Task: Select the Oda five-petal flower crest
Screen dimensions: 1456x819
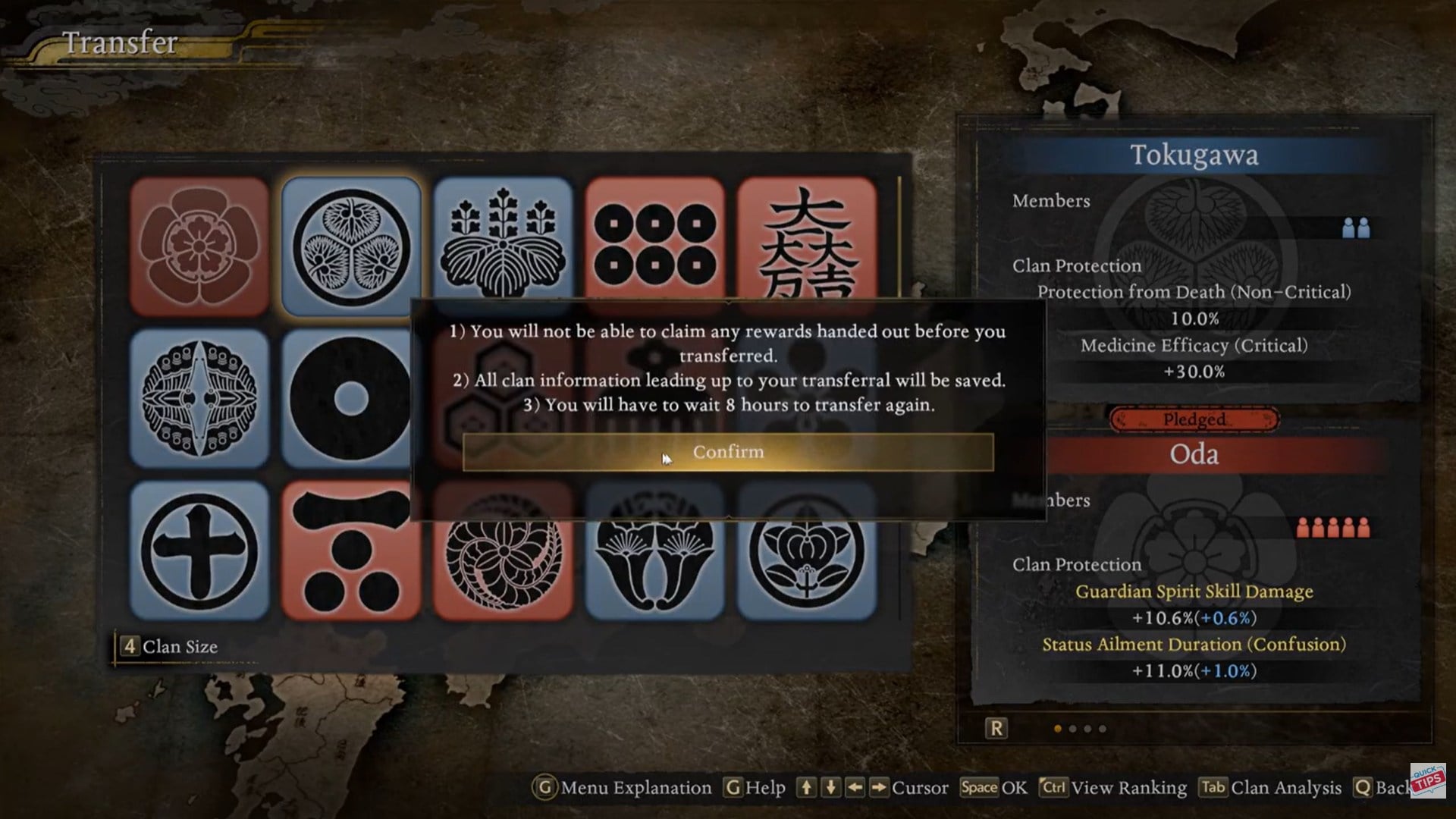Action: coord(199,246)
